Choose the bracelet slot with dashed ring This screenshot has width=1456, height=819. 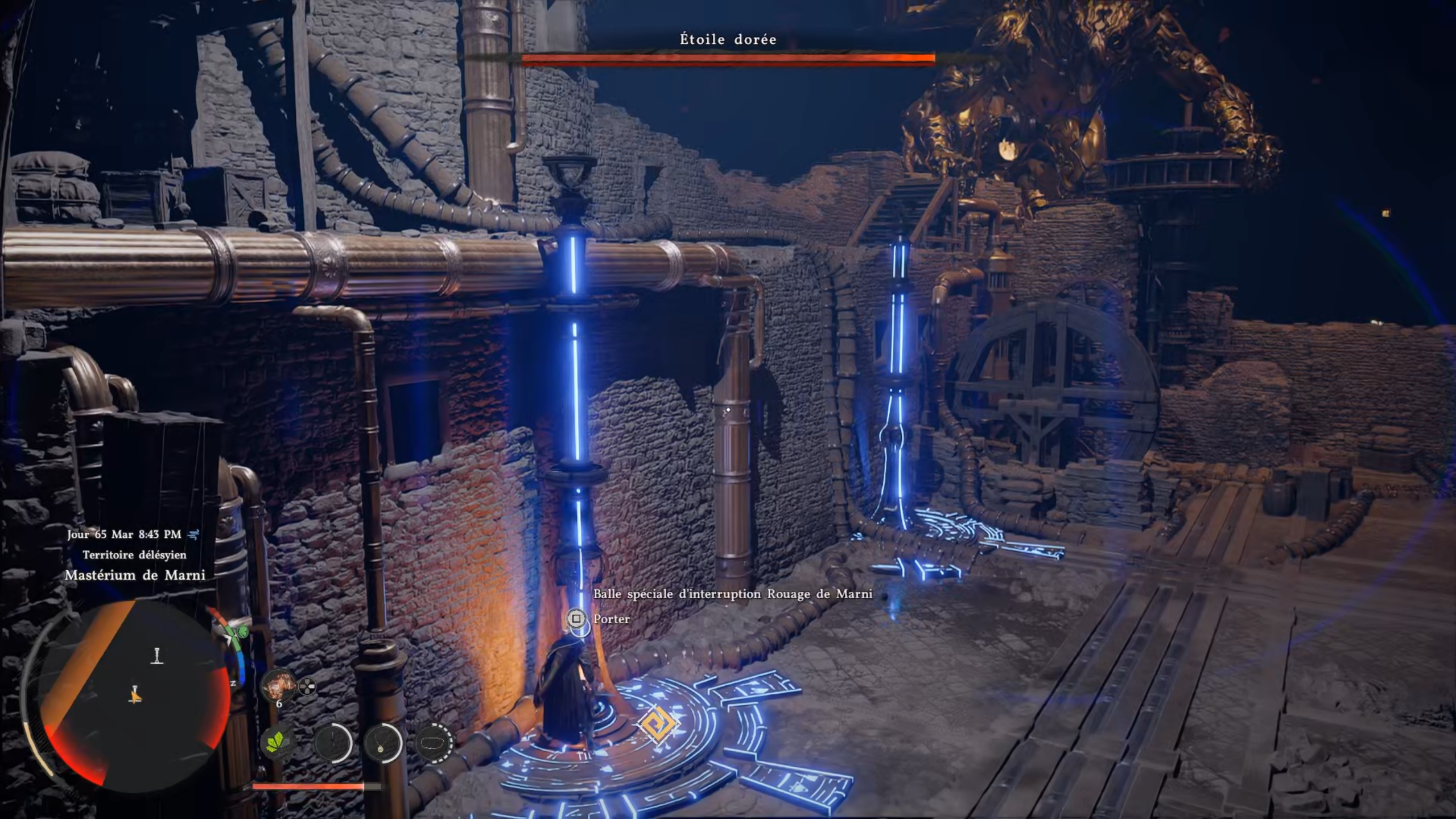coord(434,743)
